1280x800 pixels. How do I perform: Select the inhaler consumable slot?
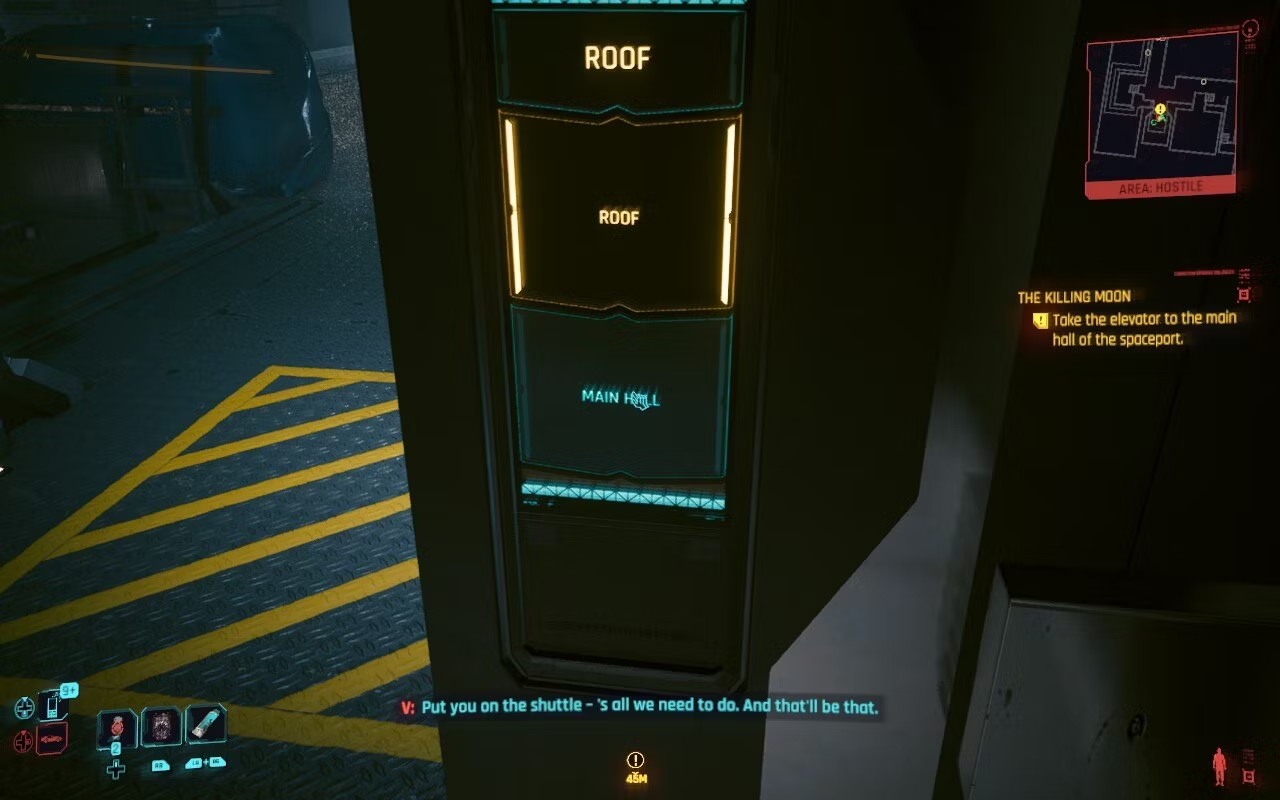[x=205, y=724]
